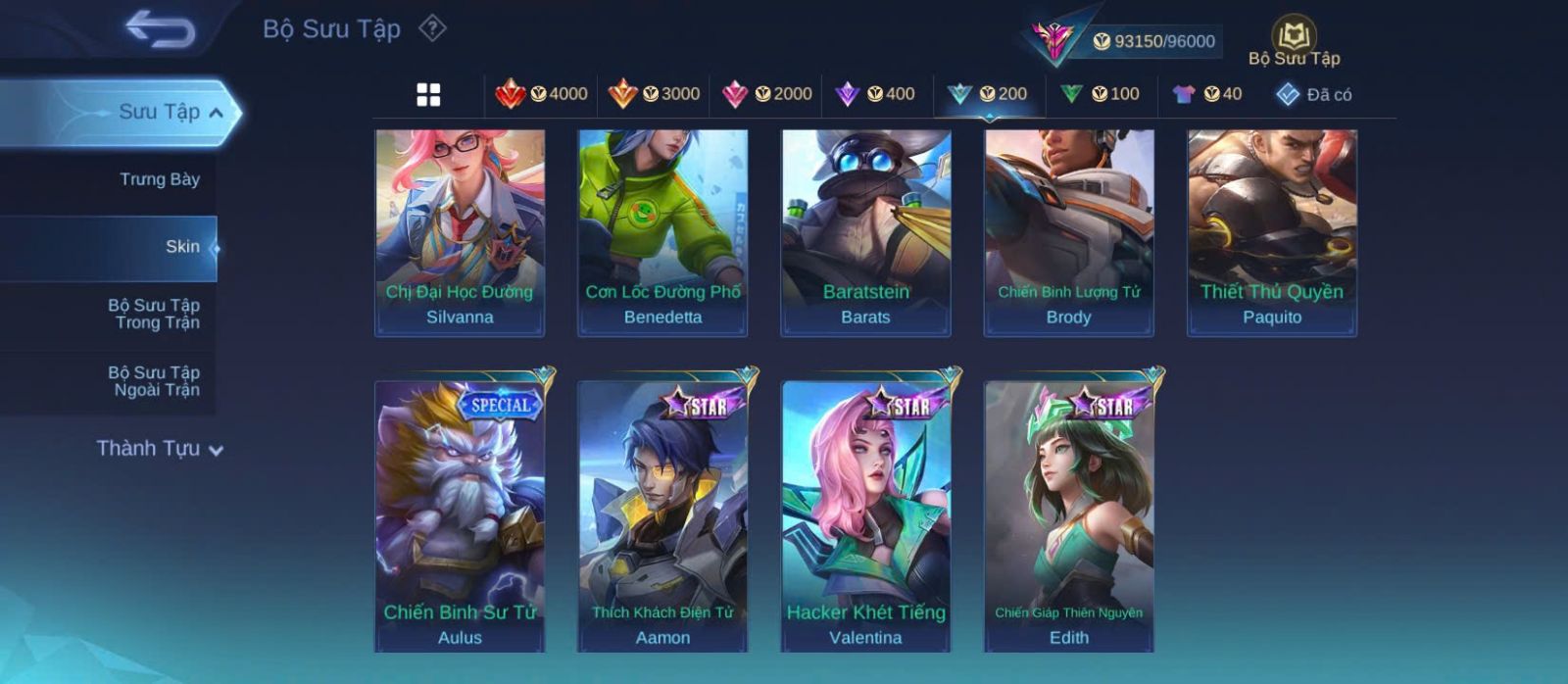Screen dimensions: 1568x684
Task: Select the Skin menu entry
Action: coord(182,247)
